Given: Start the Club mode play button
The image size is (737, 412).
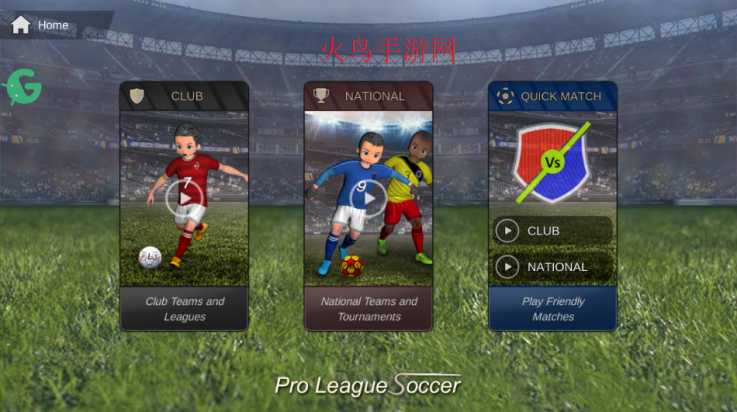Looking at the screenshot, I should coord(184,197).
